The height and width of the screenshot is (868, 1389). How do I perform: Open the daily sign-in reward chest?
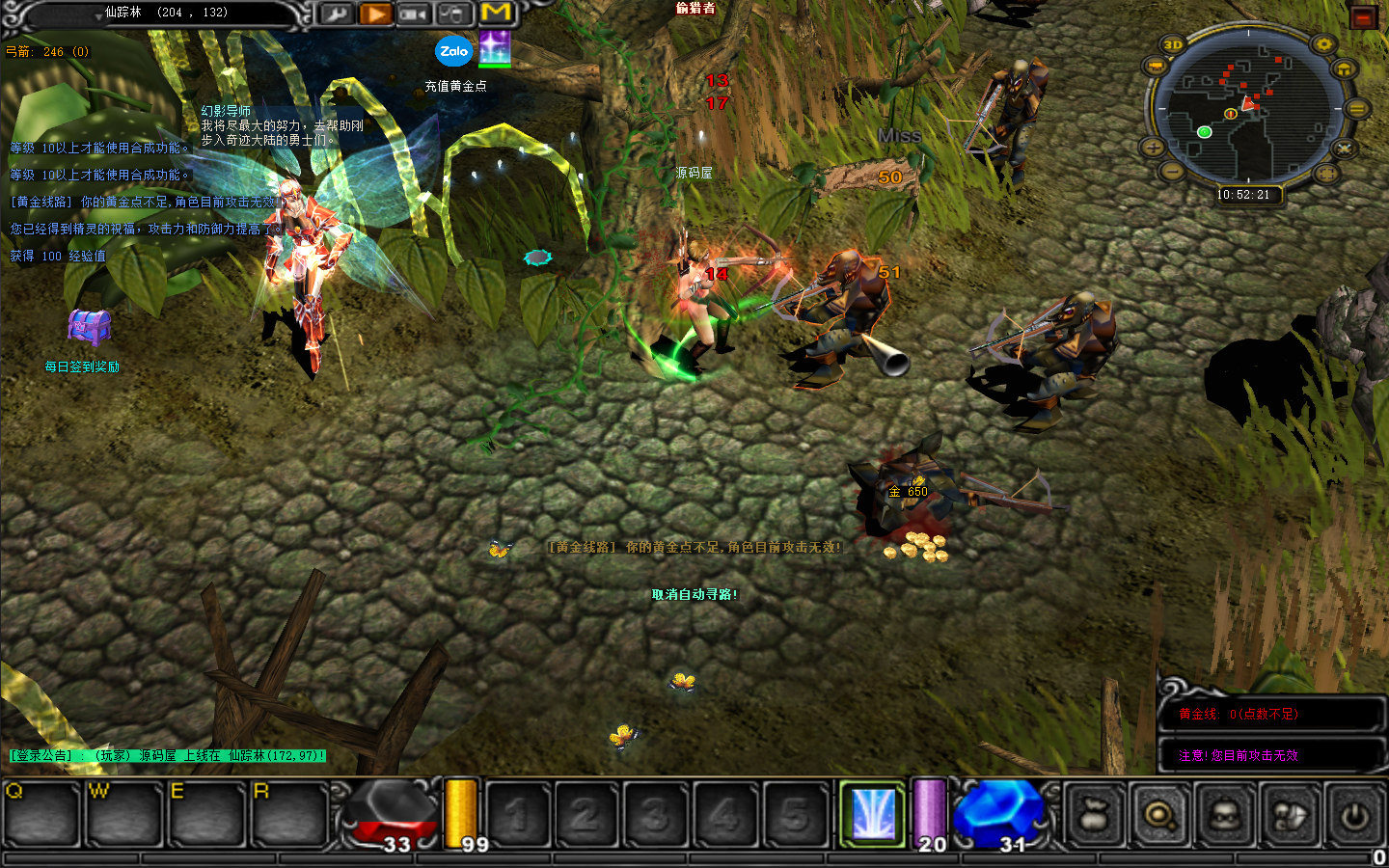[89, 327]
